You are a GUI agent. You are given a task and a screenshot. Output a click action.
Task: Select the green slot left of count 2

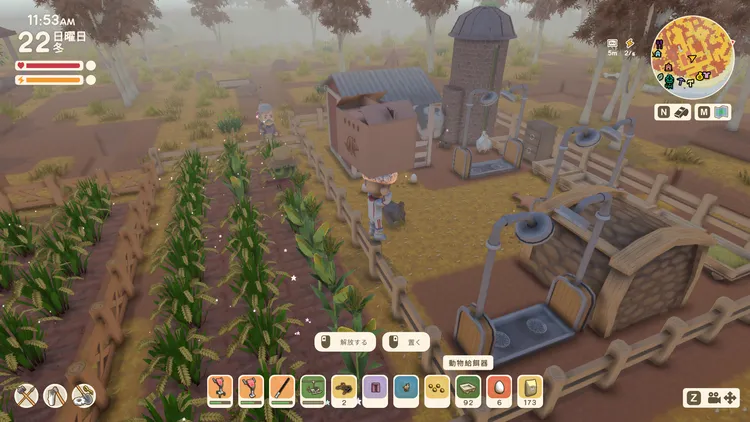click(x=313, y=388)
